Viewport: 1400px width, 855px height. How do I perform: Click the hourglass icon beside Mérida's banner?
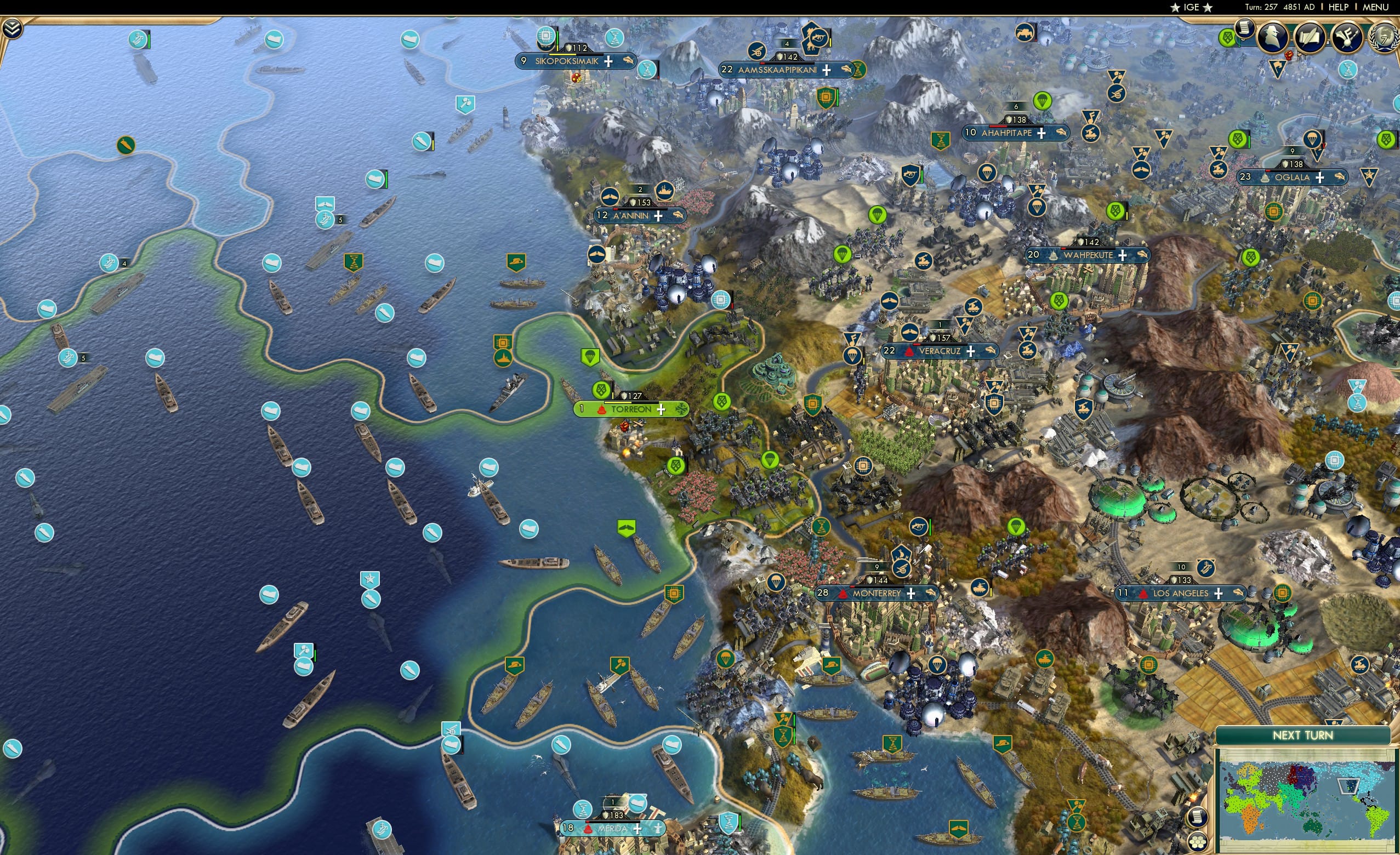pos(582,810)
